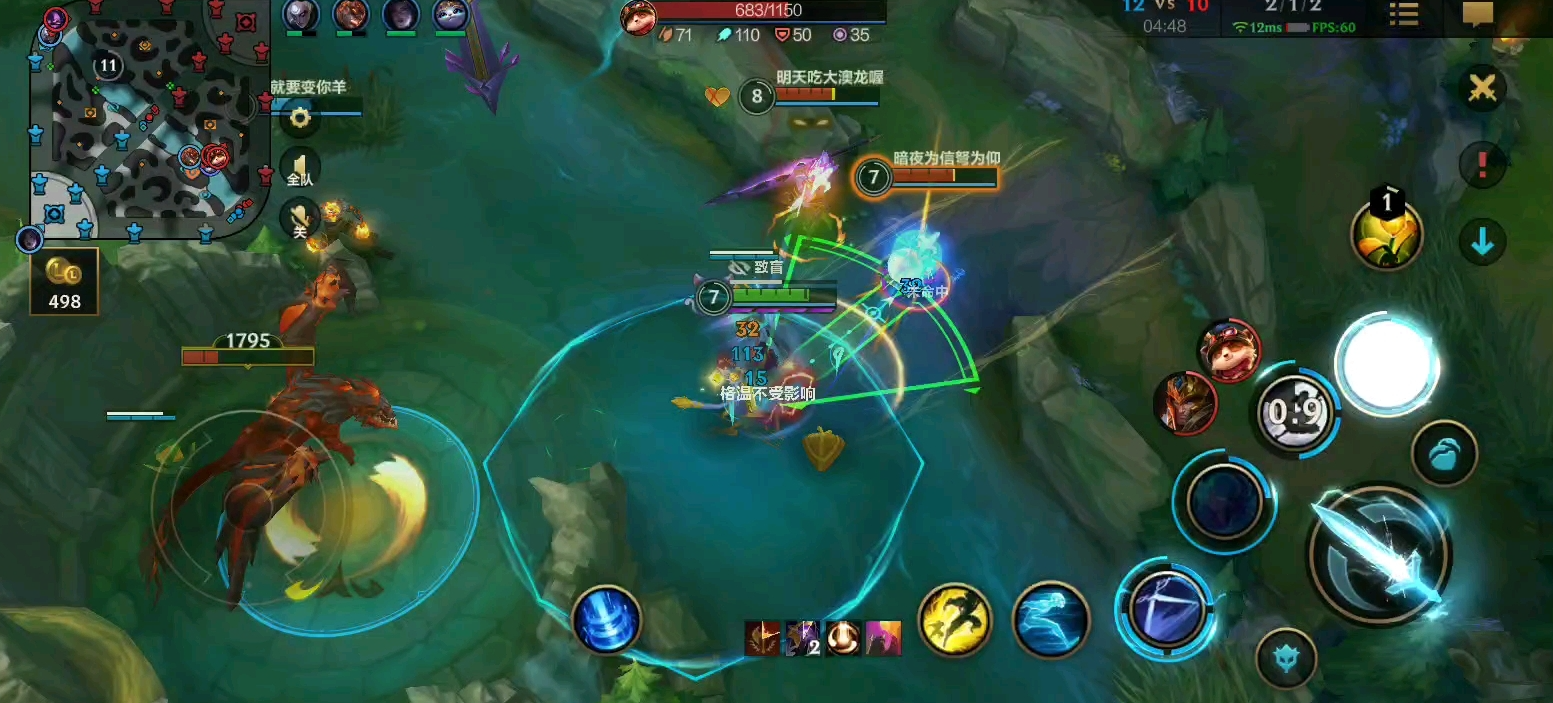Cast the glowing white orb ability
Viewport: 1553px width, 703px height.
tap(1387, 365)
